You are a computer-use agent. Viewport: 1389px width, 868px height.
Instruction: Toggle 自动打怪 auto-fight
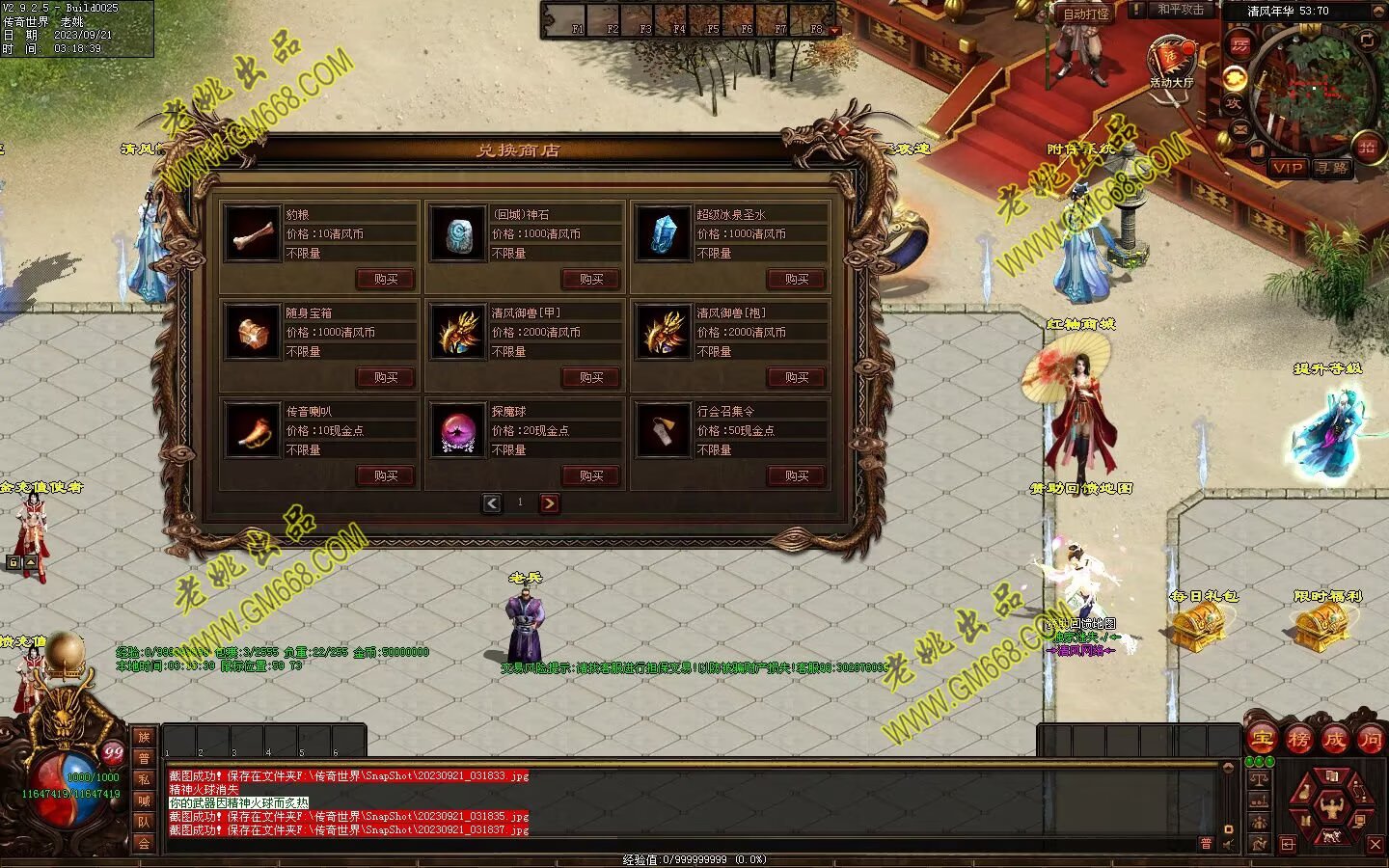click(1086, 14)
